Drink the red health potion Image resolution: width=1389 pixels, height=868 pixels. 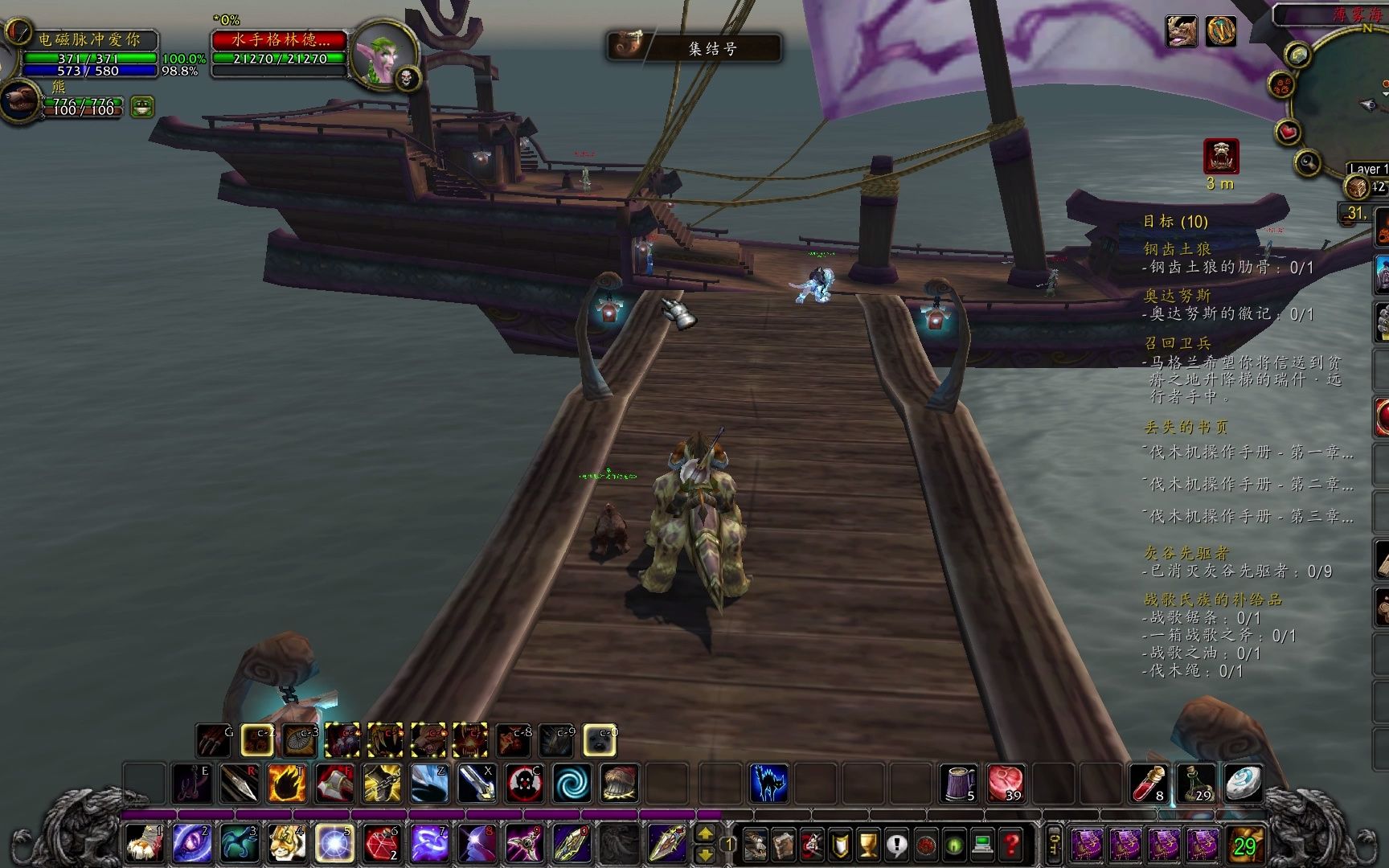pyautogui.click(x=1149, y=783)
